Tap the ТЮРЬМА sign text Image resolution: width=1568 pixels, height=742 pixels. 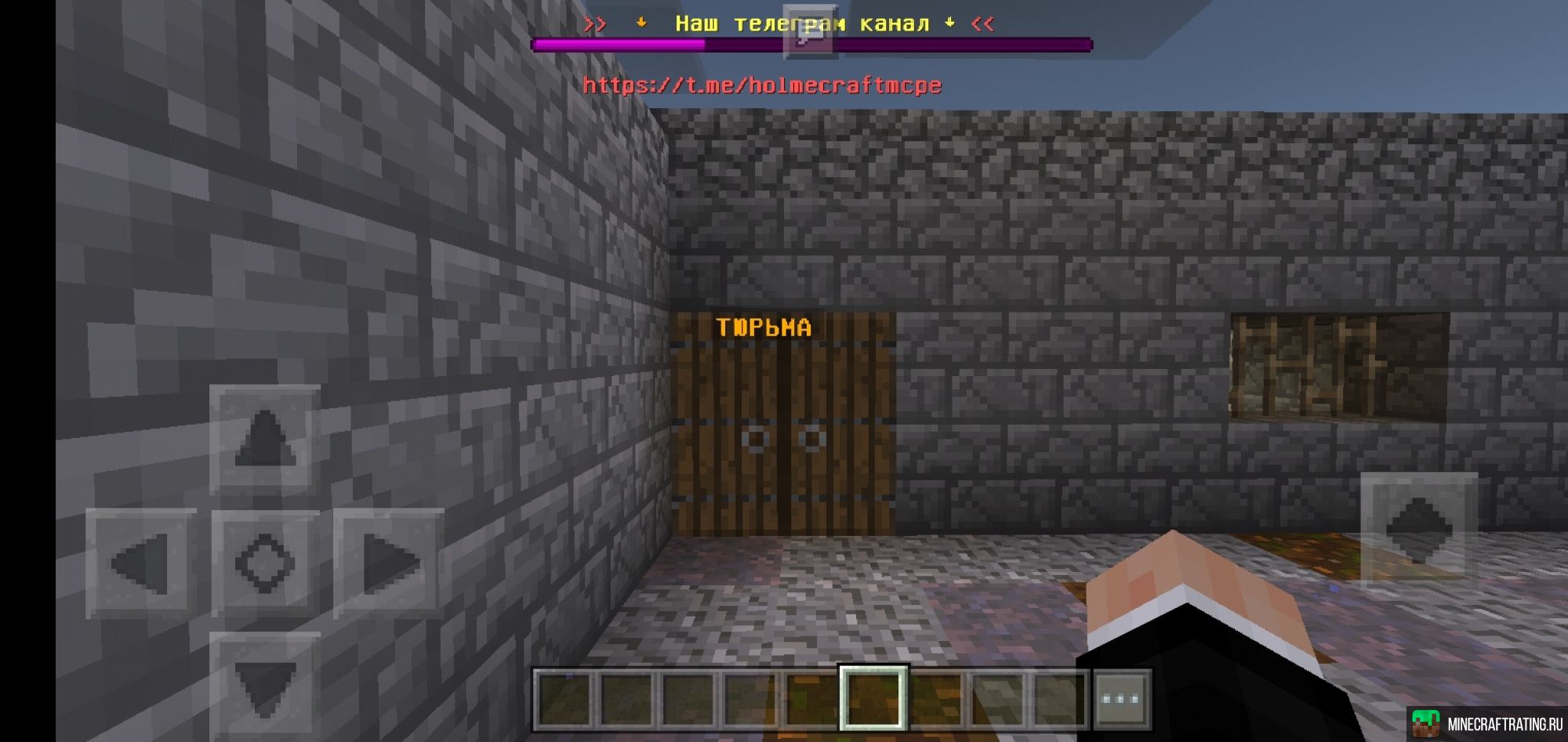(x=763, y=327)
